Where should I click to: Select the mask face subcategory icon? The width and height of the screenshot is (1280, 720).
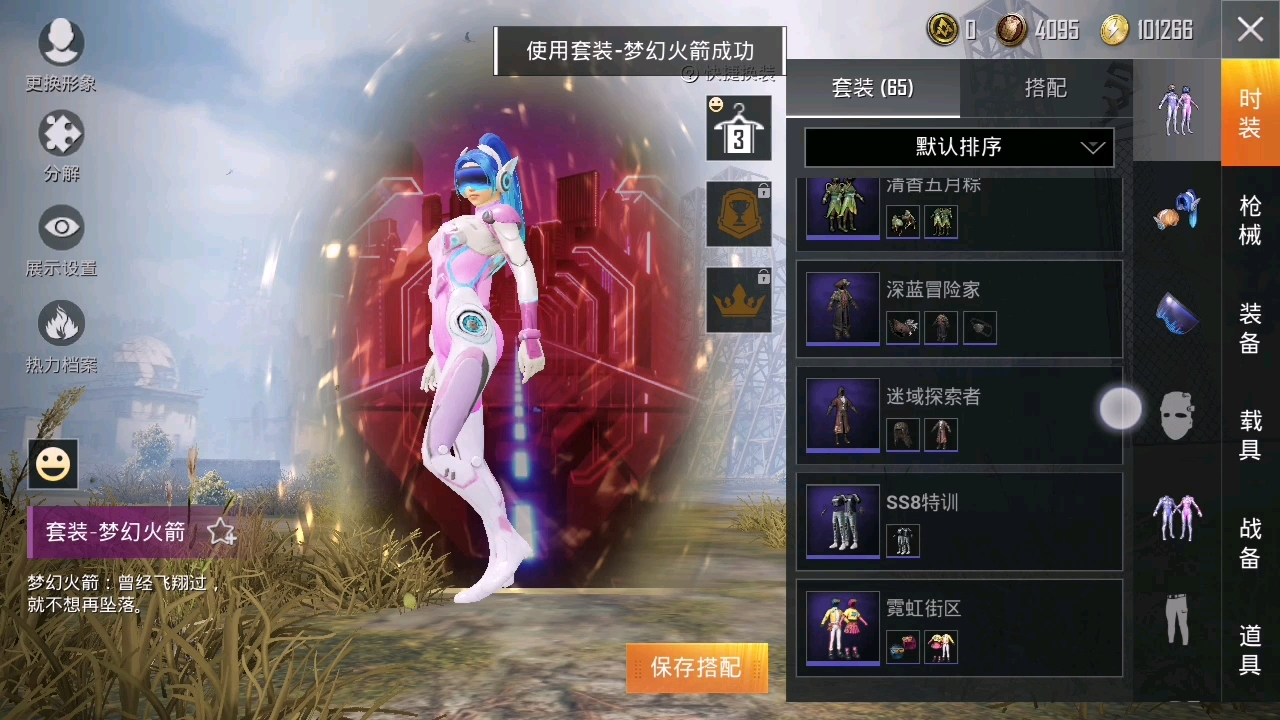pos(1177,414)
